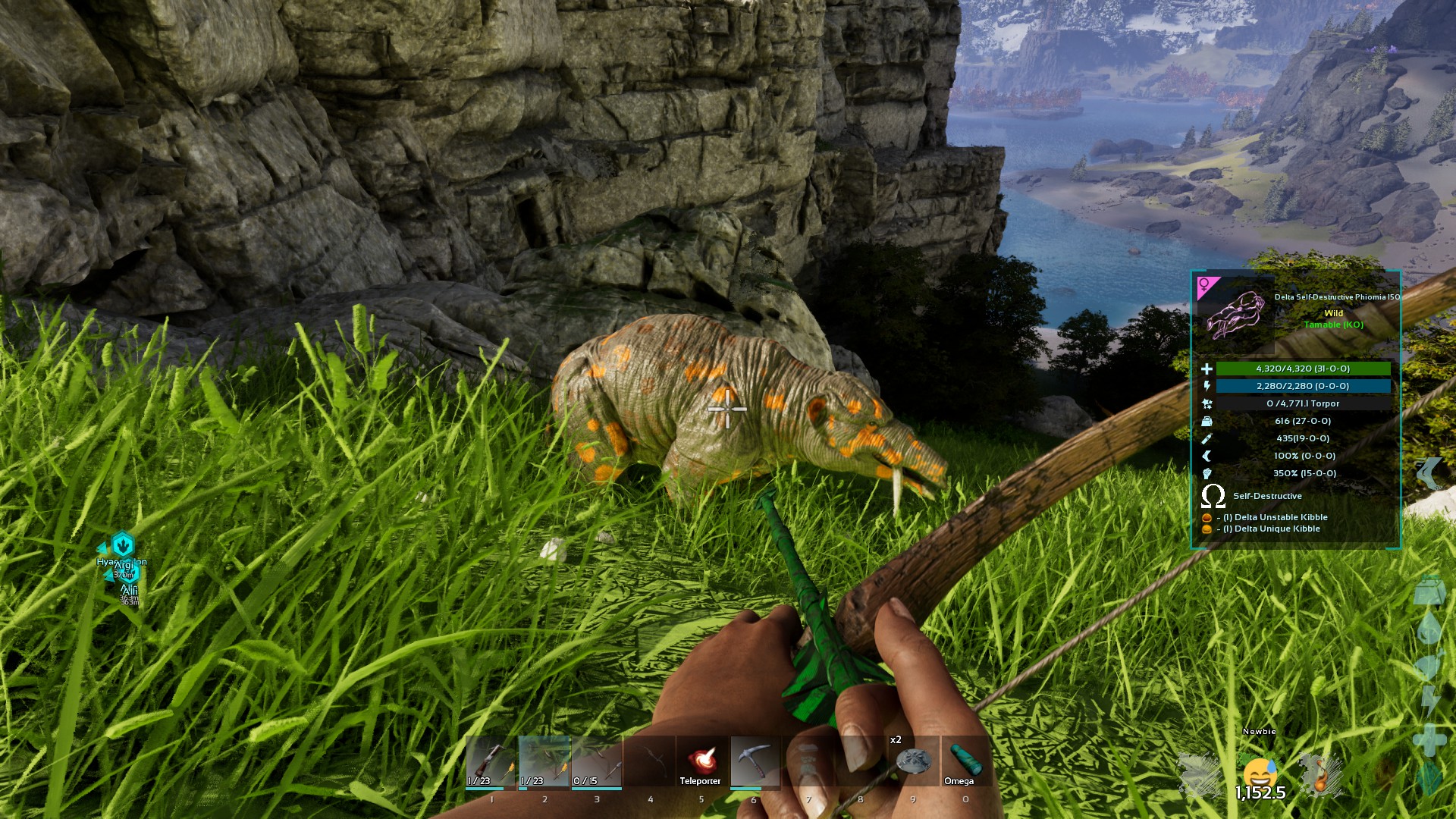Image resolution: width=1456 pixels, height=819 pixels.
Task: Use the Omega item in the hotbar
Action: pos(965,761)
